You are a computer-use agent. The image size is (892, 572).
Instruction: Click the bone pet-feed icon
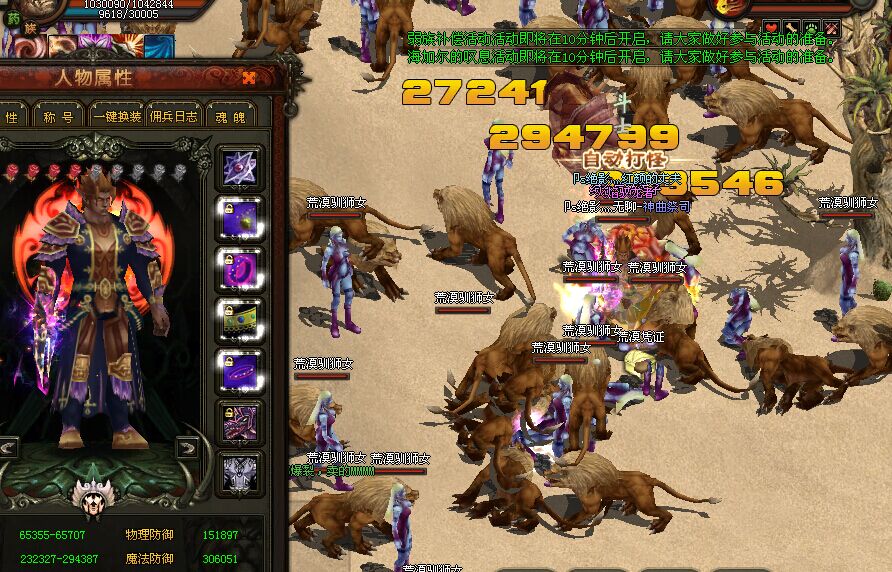(x=791, y=28)
